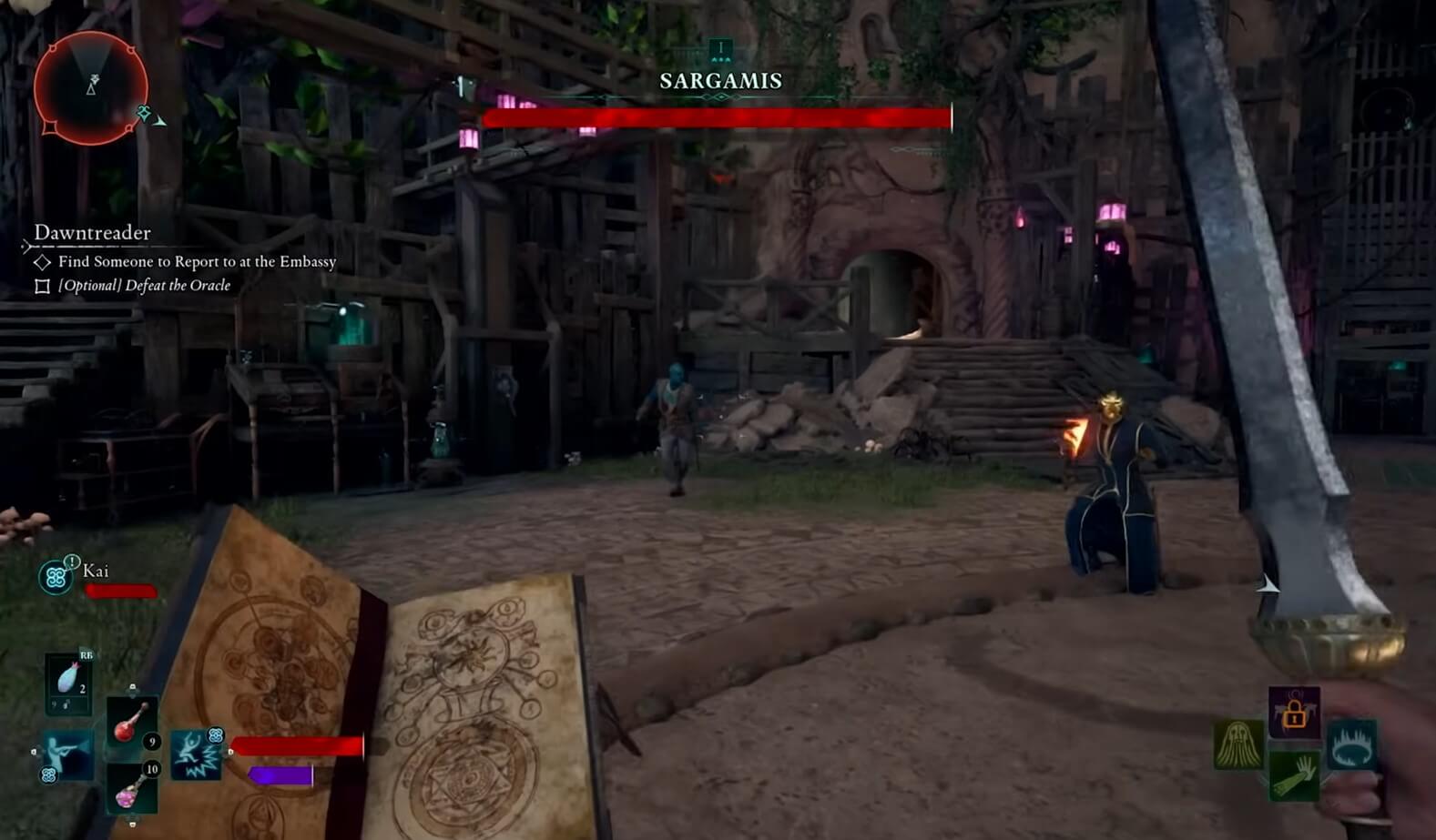Toggle the diamond marker on the Embassy objective
Viewport: 1436px width, 840px height.
[42, 262]
